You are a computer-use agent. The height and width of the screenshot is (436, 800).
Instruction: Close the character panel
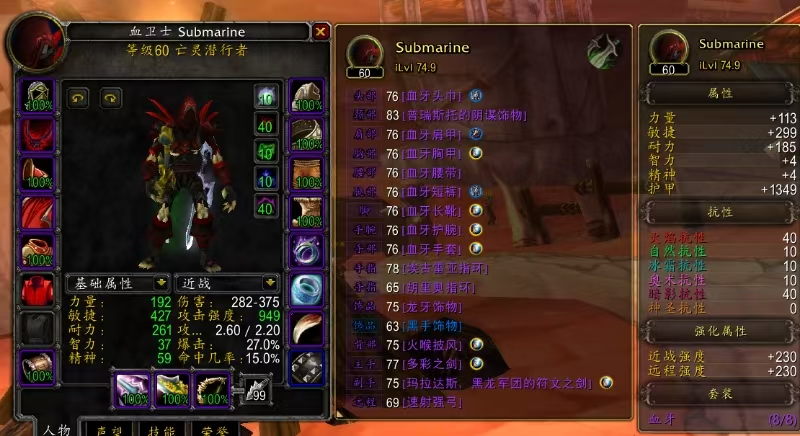(320, 32)
